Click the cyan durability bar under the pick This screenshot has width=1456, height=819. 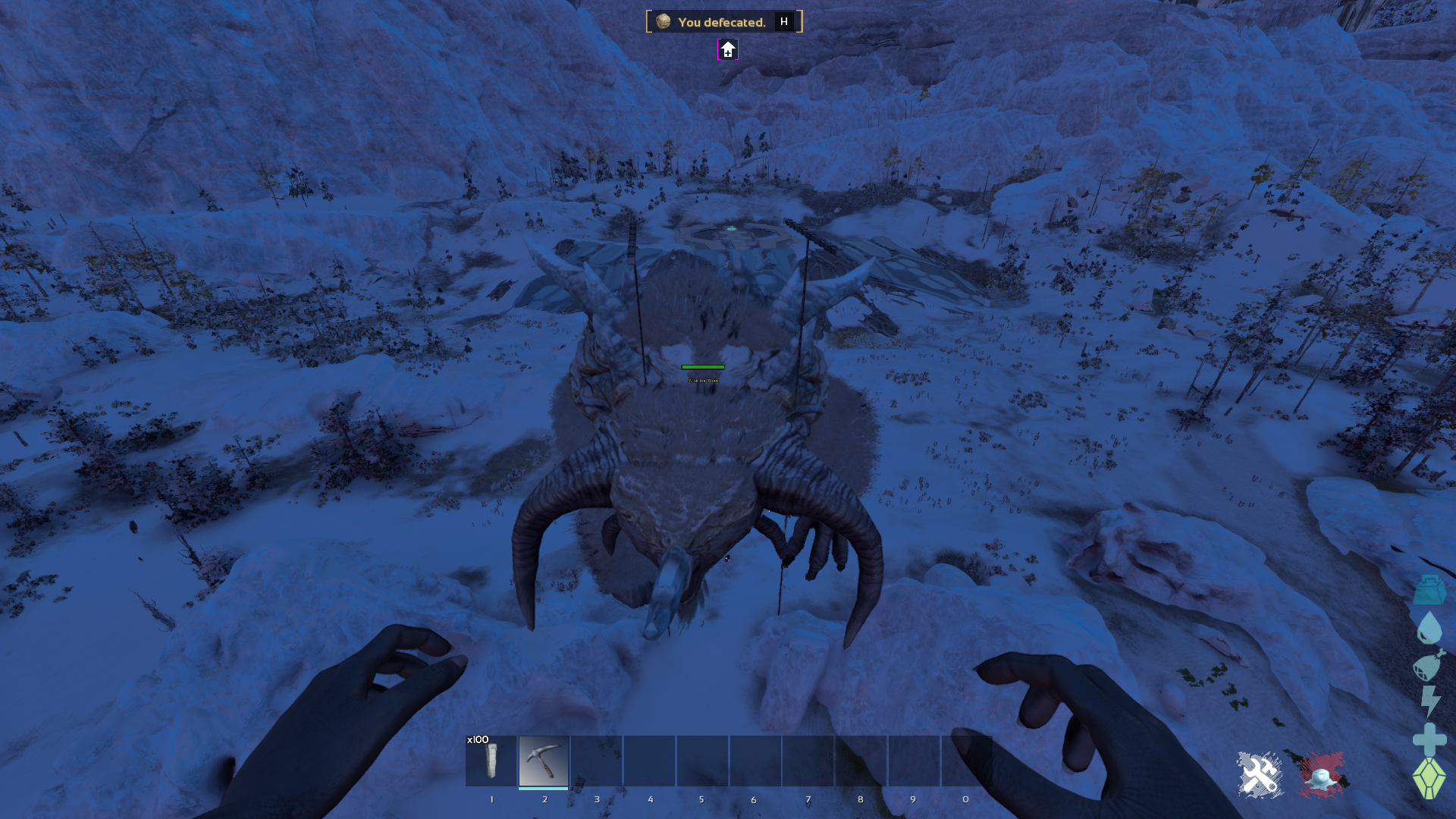click(x=543, y=787)
